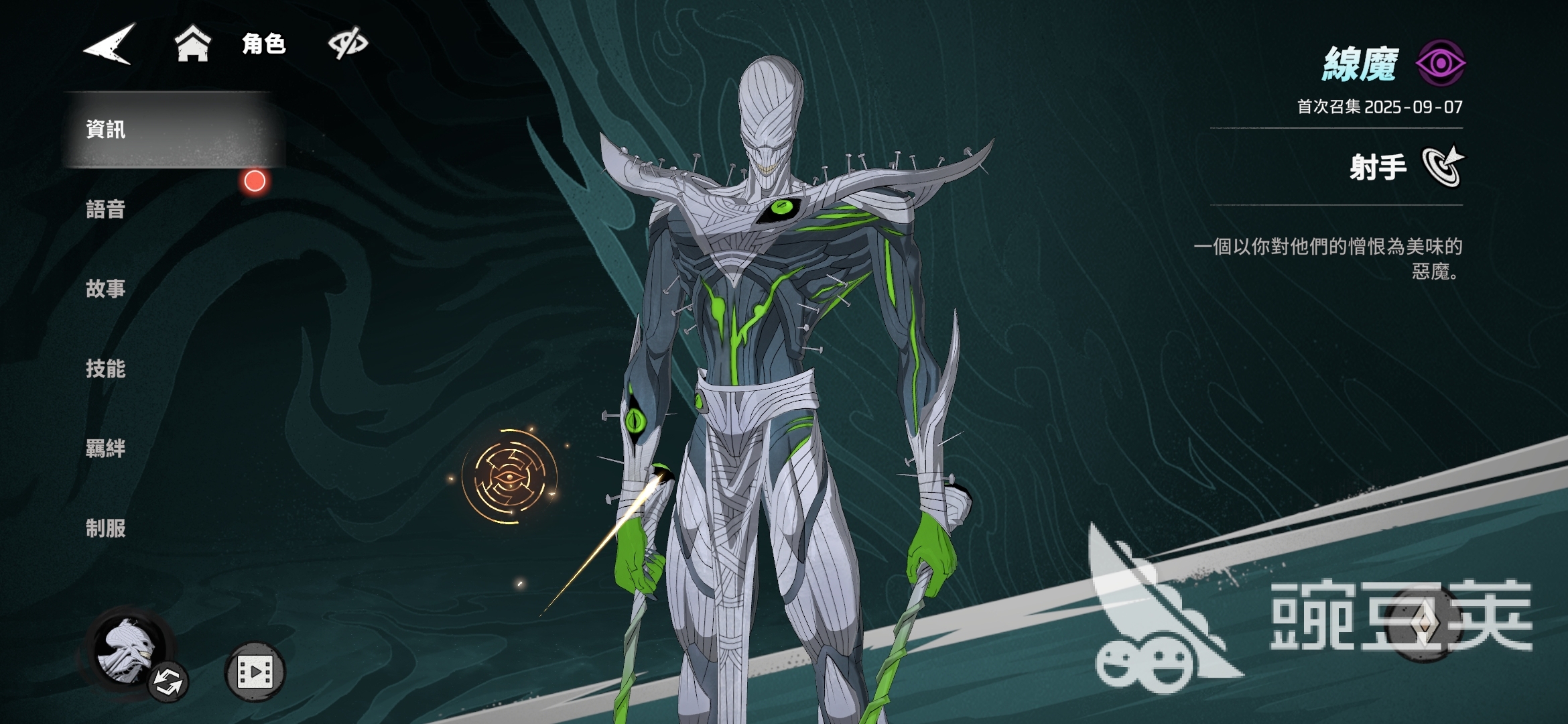Open the 羈絆 bonds tab
Screen dimensions: 1568x724
106,448
